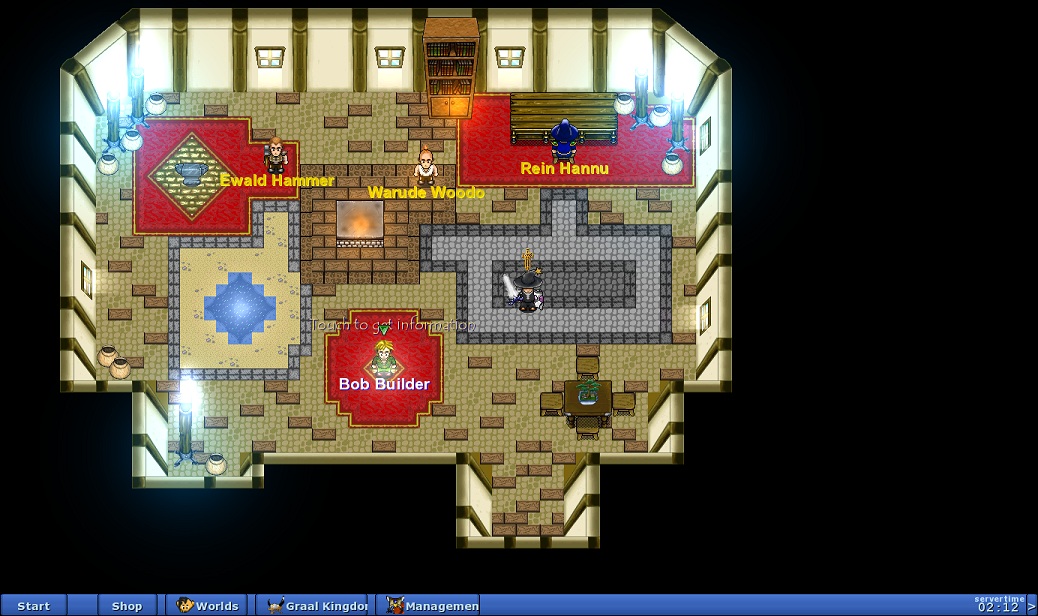The width and height of the screenshot is (1038, 616).
Task: Open the Worlds window
Action: click(x=208, y=606)
